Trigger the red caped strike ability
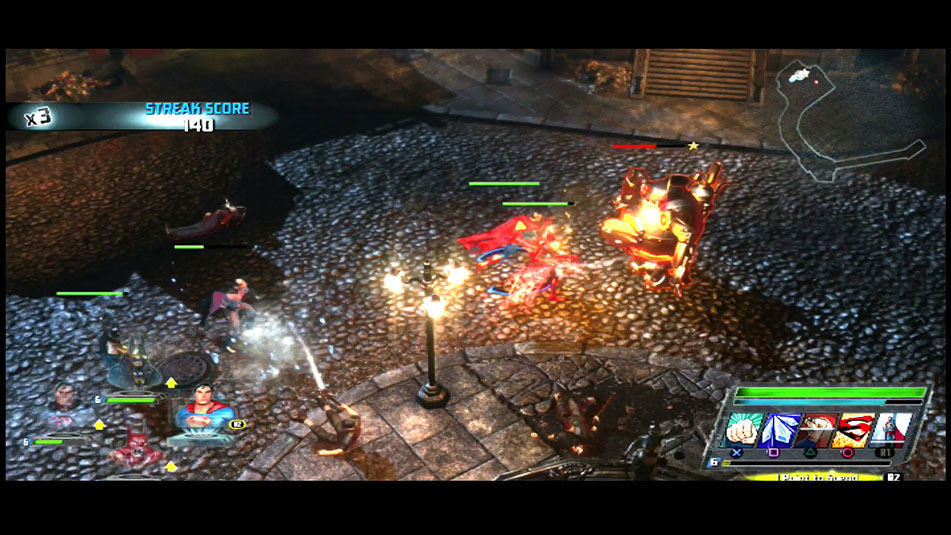Screen dimensions: 951x535 tap(819, 430)
